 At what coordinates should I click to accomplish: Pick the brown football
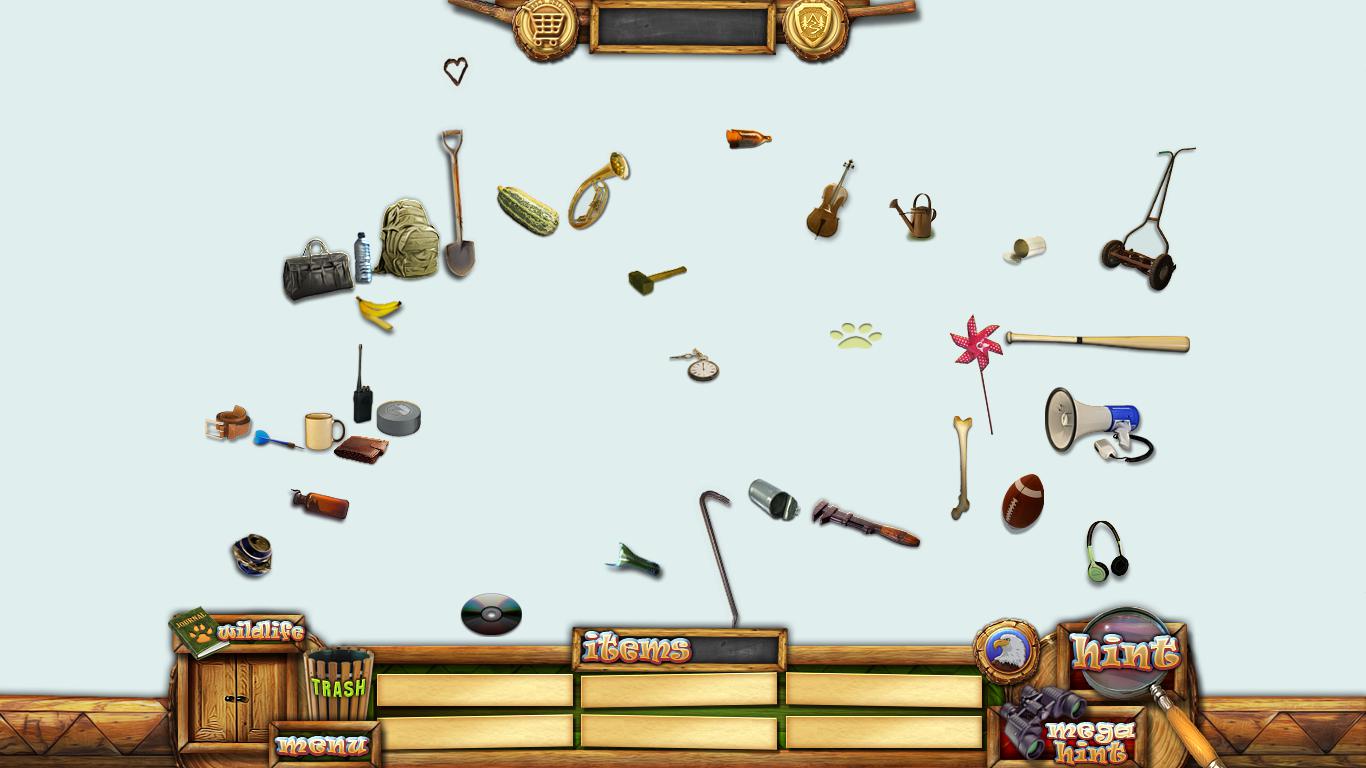[x=1023, y=501]
